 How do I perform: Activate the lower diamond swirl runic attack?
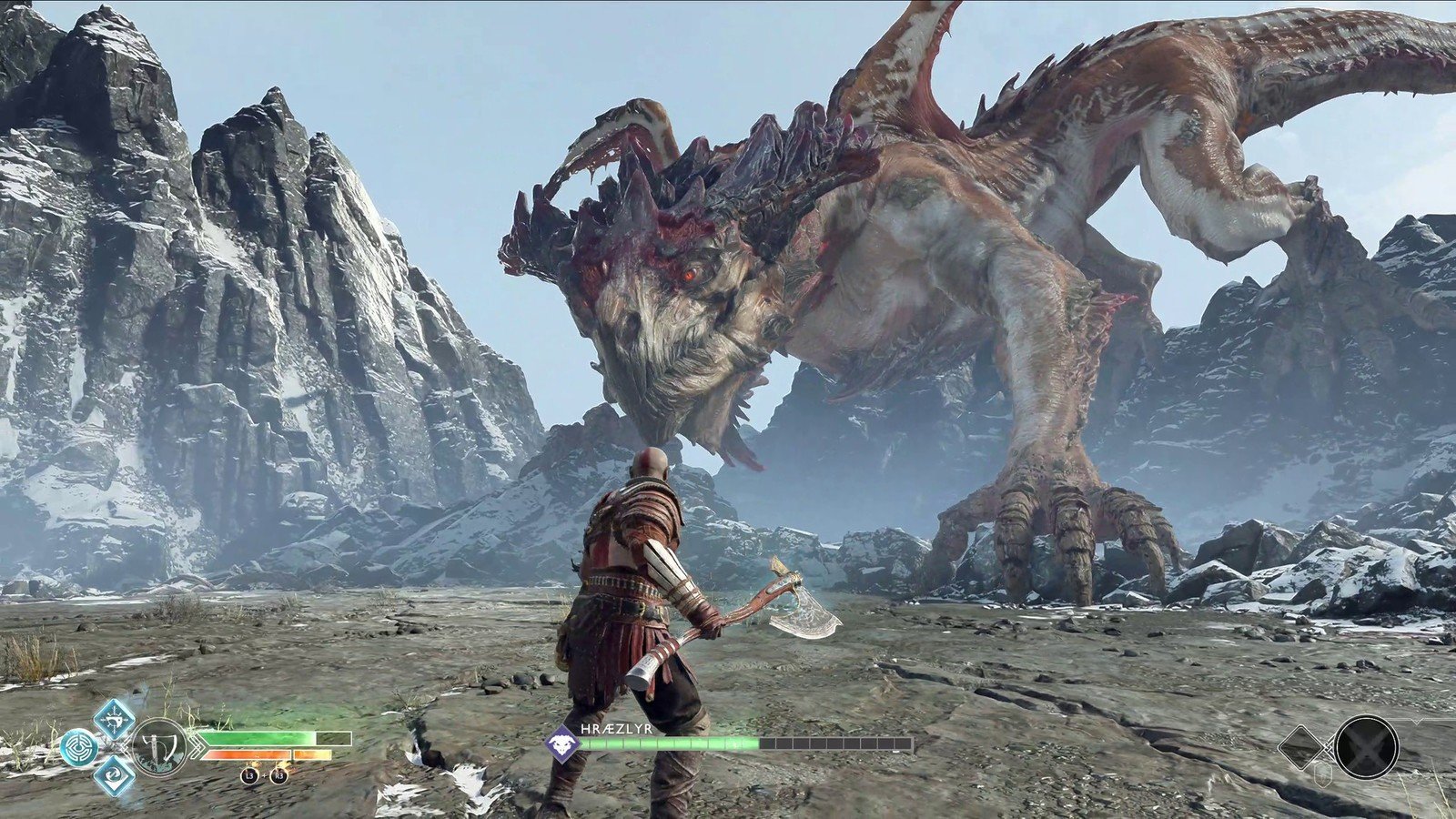(116, 776)
